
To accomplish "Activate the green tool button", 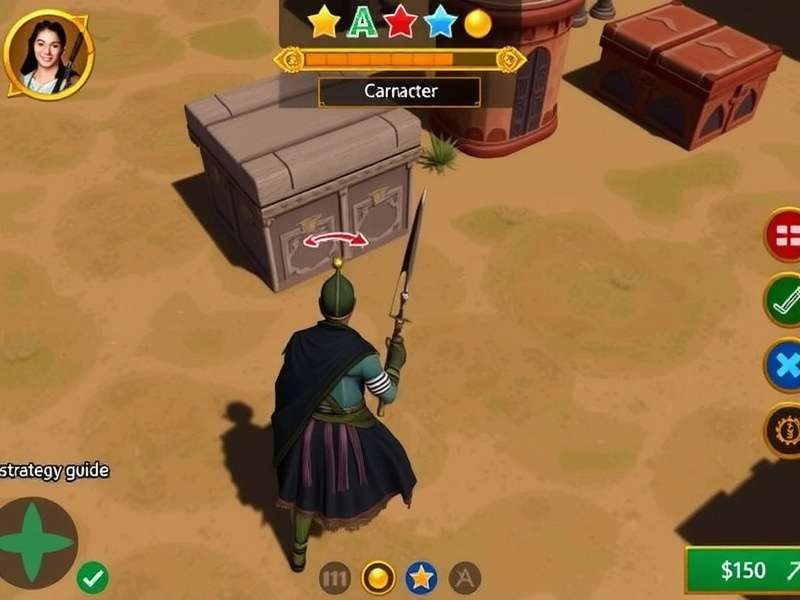I will (x=785, y=300).
